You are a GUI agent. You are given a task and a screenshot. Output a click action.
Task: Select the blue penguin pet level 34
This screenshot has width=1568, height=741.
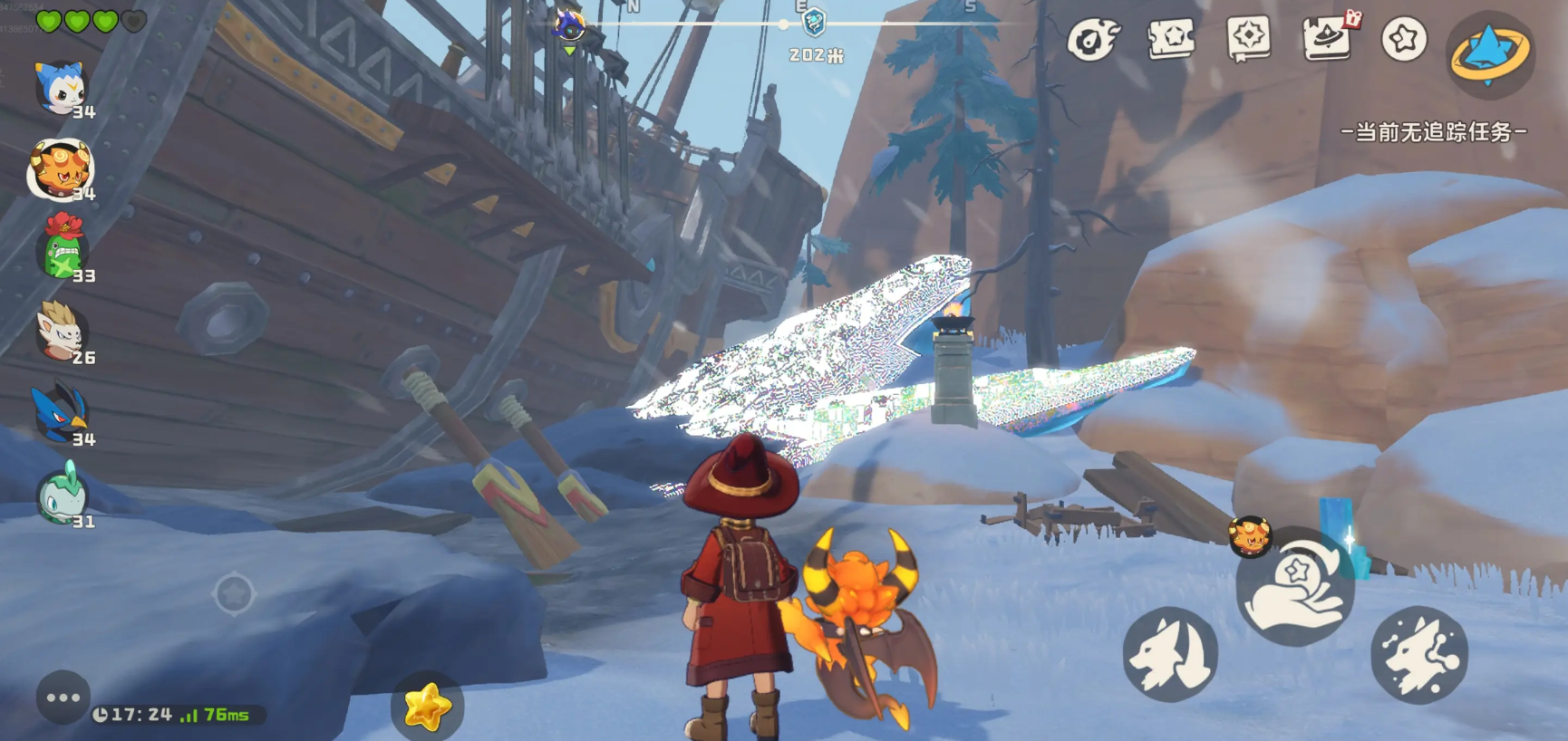tap(60, 88)
